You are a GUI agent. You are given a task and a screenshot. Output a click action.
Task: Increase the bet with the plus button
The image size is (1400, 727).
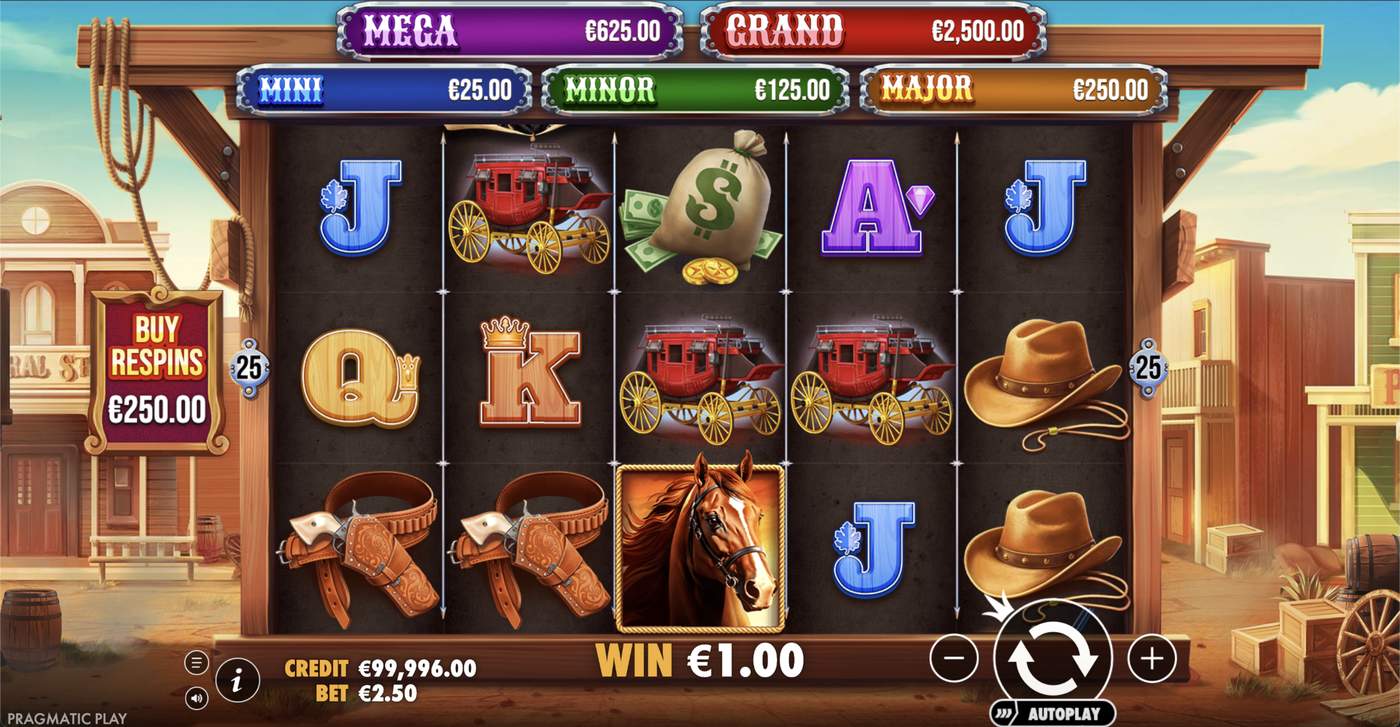pos(1152,657)
